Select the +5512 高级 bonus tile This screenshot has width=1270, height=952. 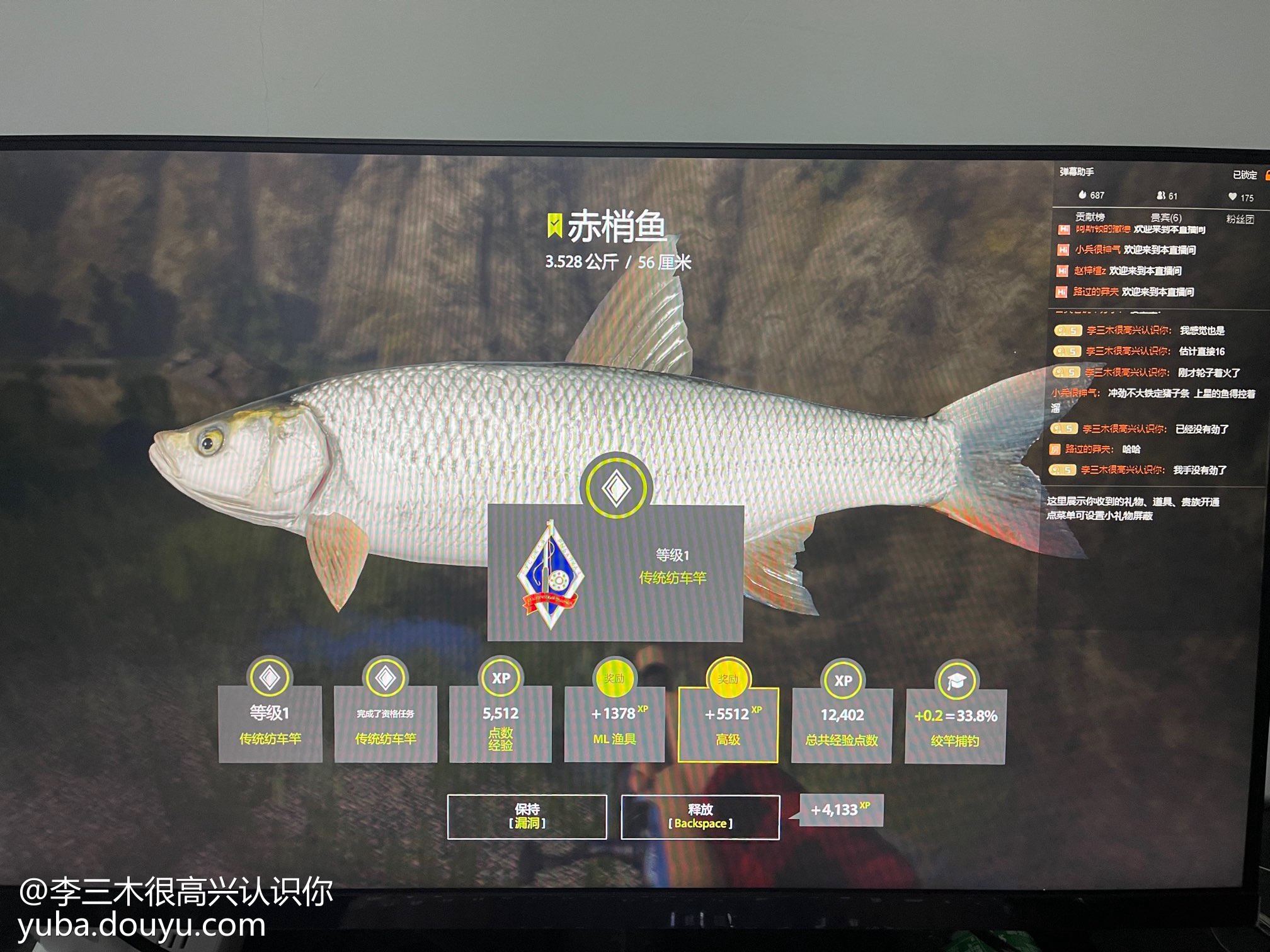click(x=728, y=725)
